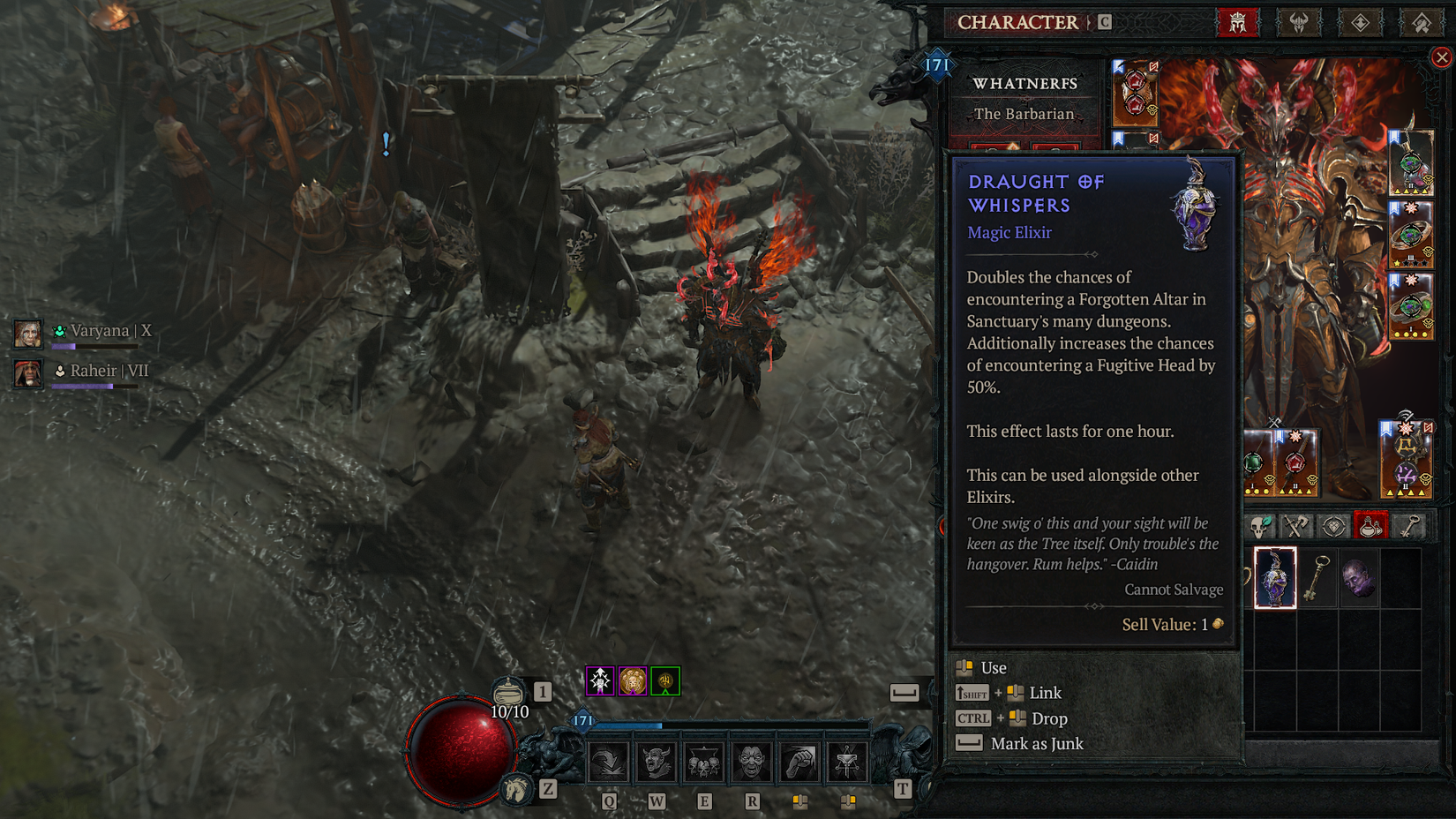Click Varyana's party portrait on the left
The image size is (1456, 819).
click(29, 334)
